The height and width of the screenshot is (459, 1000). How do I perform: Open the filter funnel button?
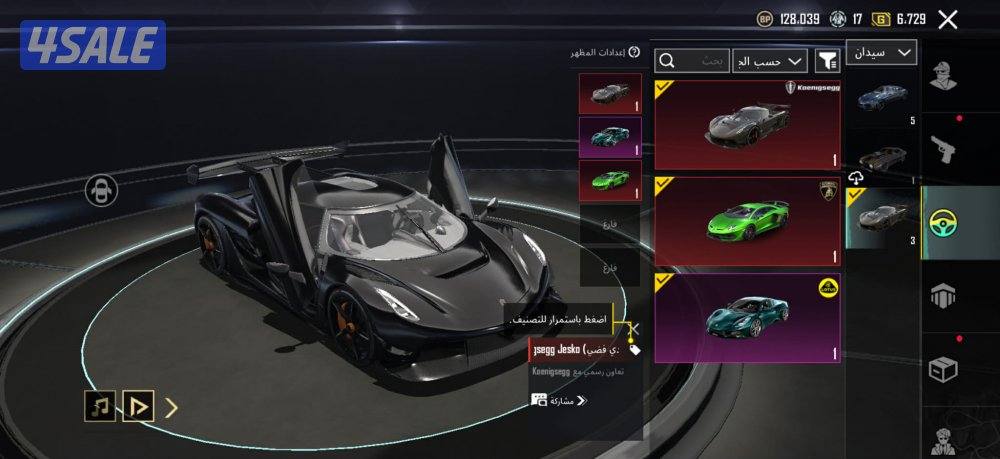pyautogui.click(x=827, y=61)
